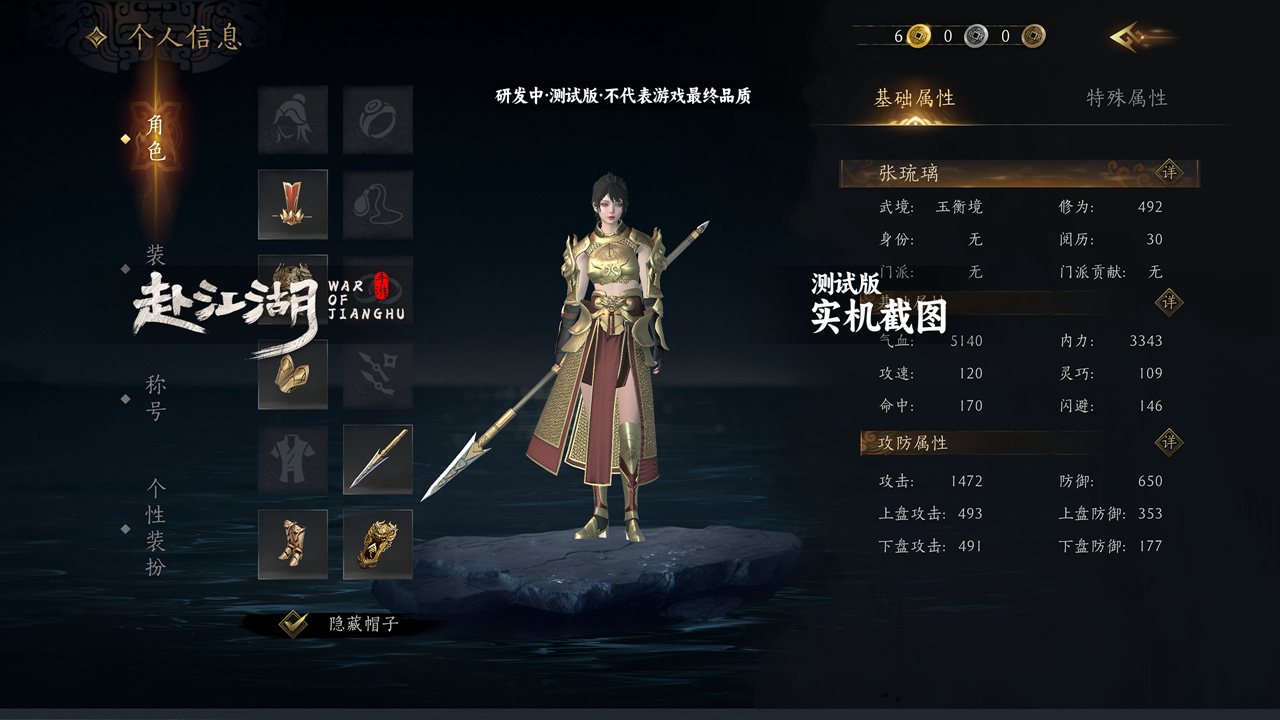The image size is (1280, 720).
Task: Select the equipped spear weapon slot
Action: (x=378, y=459)
